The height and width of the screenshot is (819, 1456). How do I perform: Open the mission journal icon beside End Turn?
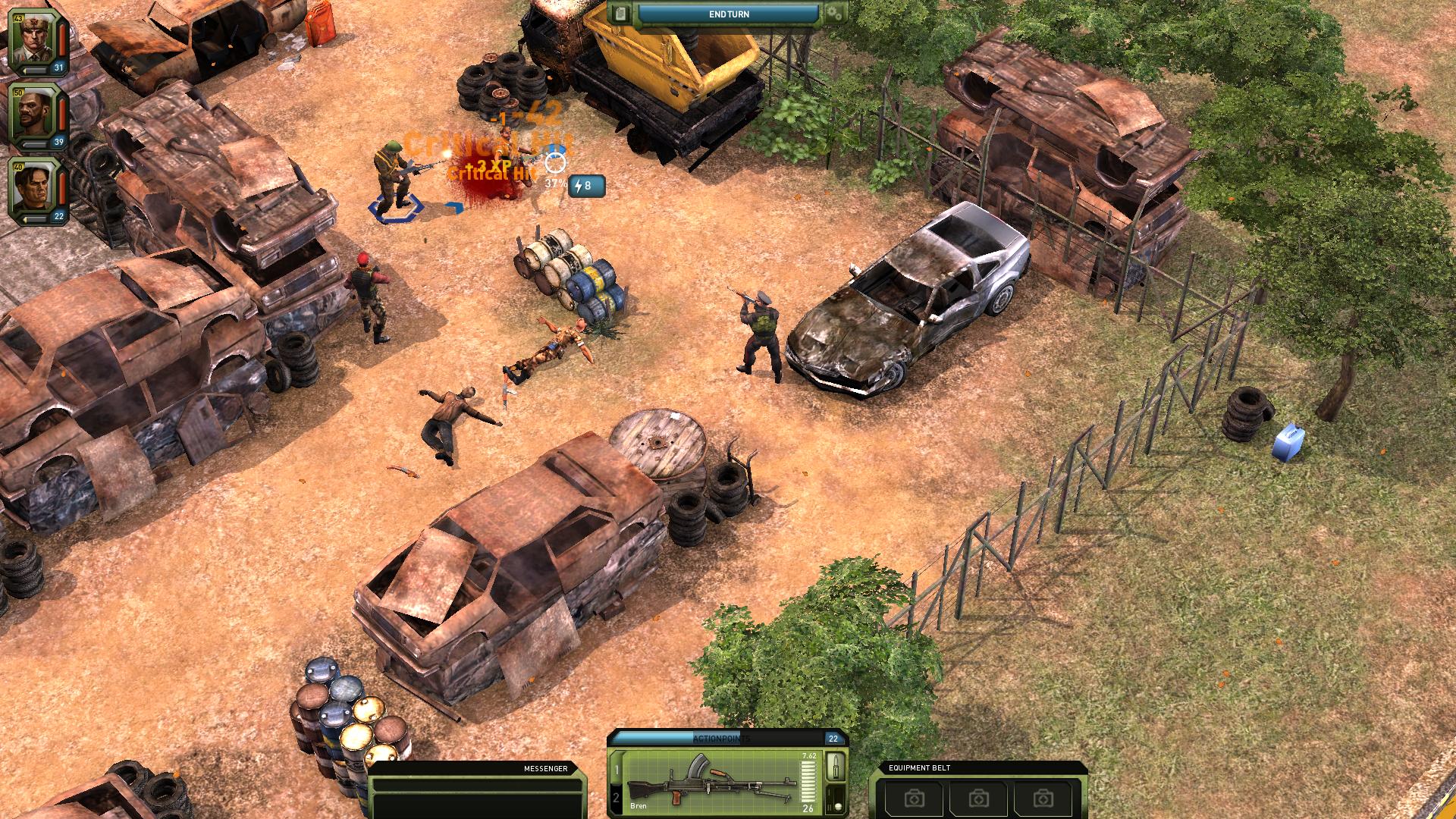pos(622,14)
